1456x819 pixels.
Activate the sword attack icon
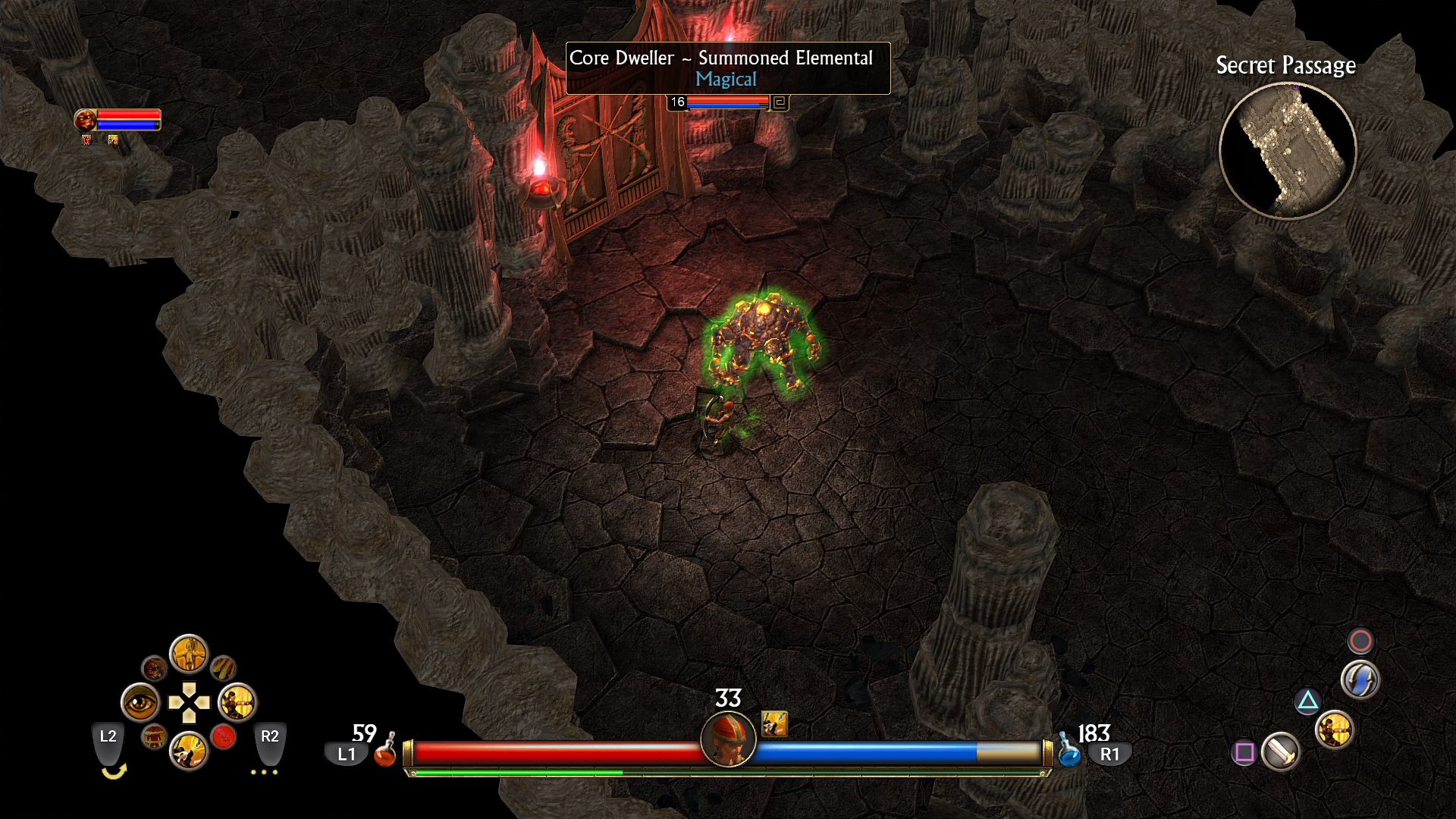[x=1281, y=752]
